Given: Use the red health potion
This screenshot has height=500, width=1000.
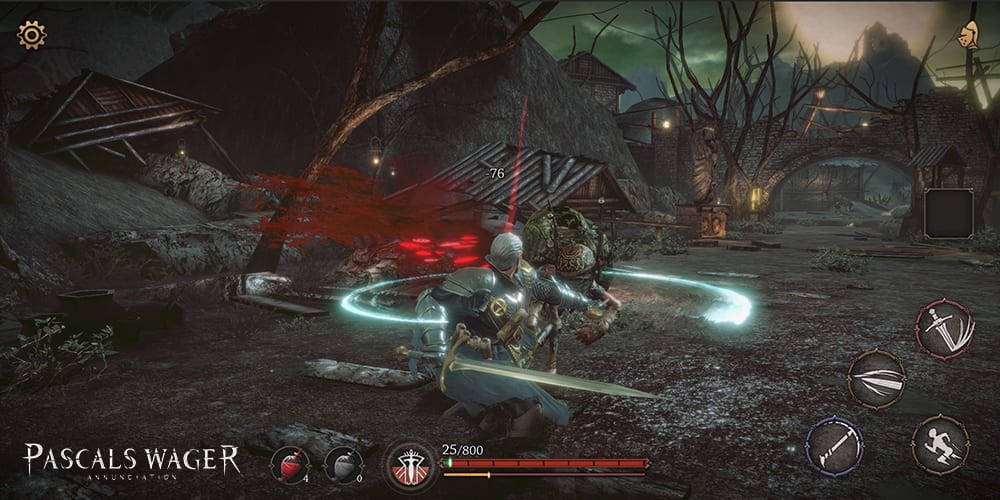Looking at the screenshot, I should (x=290, y=465).
